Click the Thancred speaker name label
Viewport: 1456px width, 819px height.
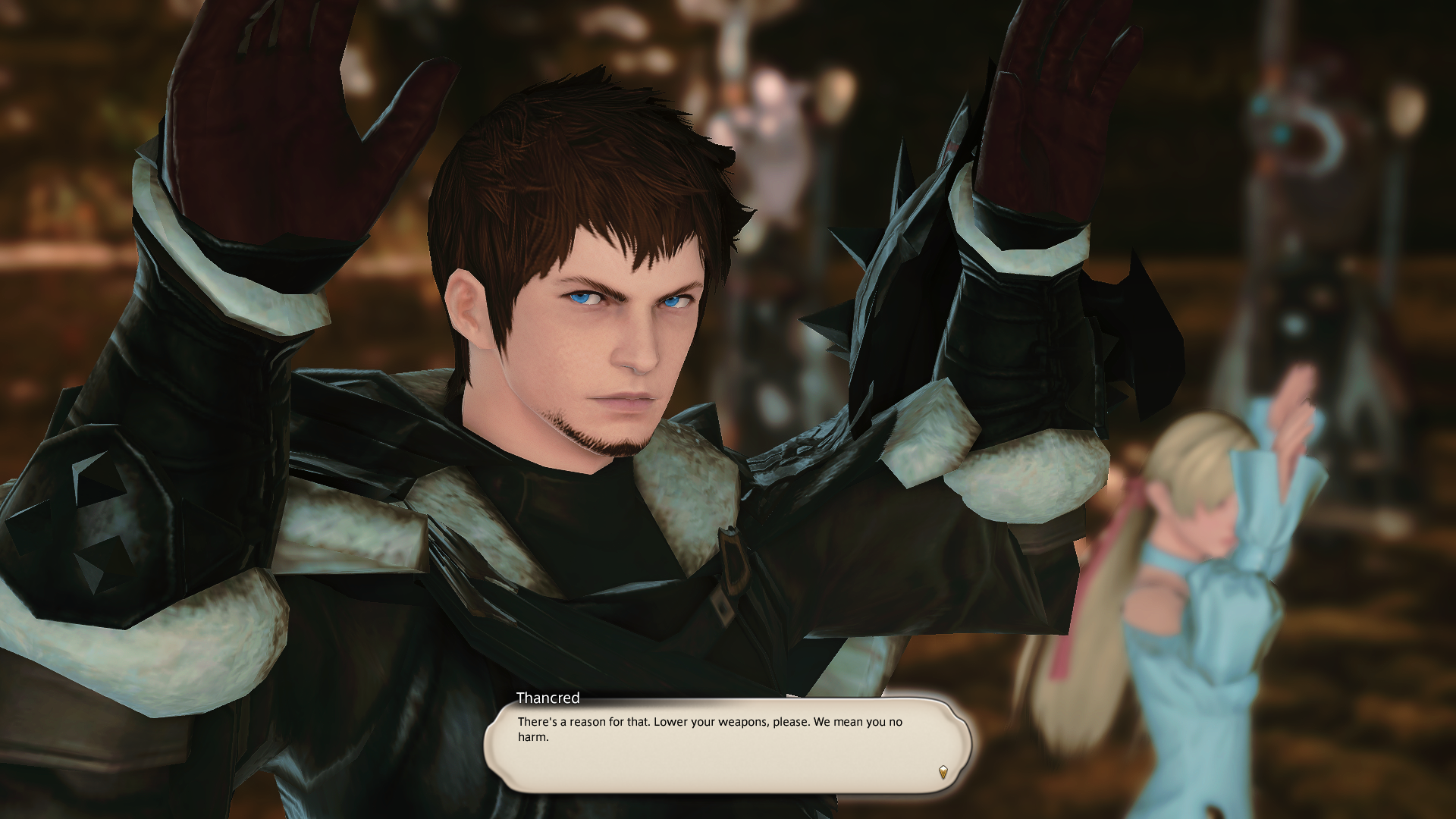point(548,698)
